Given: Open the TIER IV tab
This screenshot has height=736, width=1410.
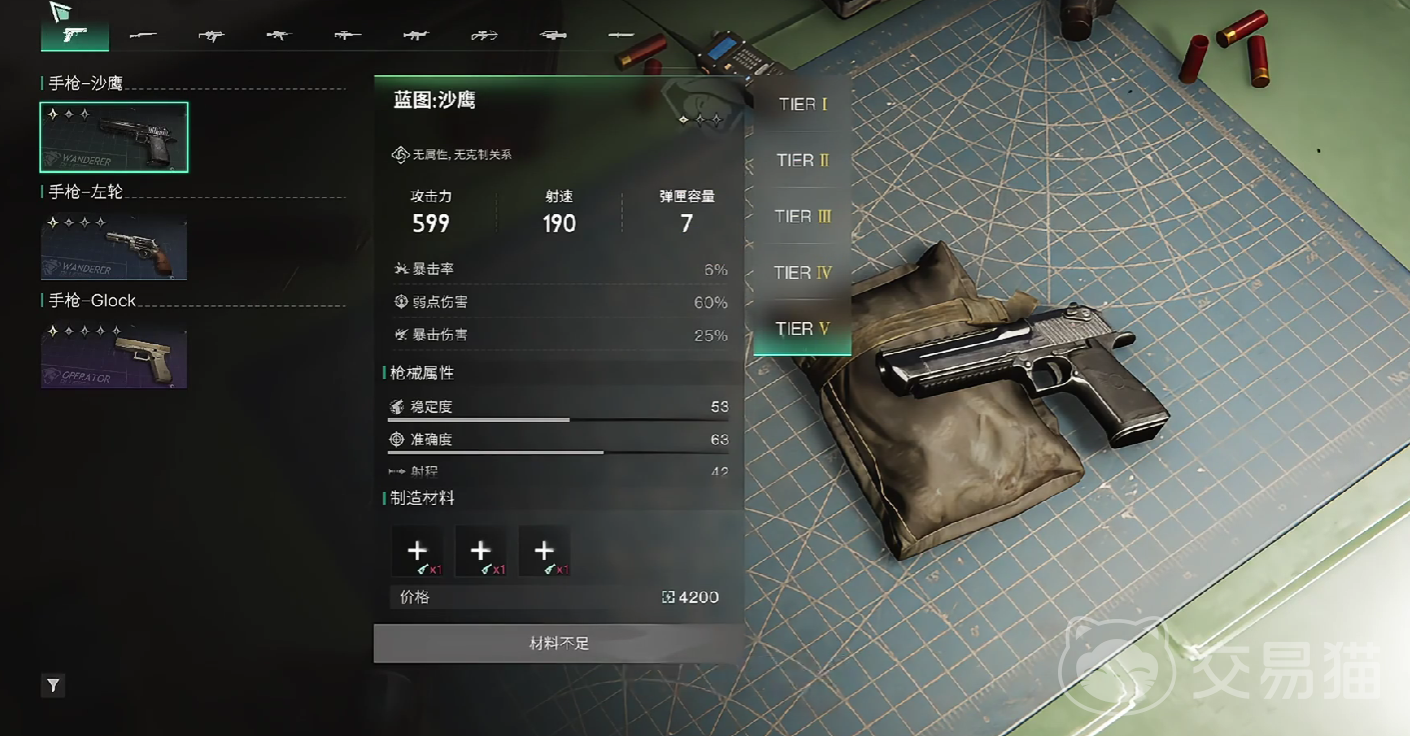Looking at the screenshot, I should point(802,272).
